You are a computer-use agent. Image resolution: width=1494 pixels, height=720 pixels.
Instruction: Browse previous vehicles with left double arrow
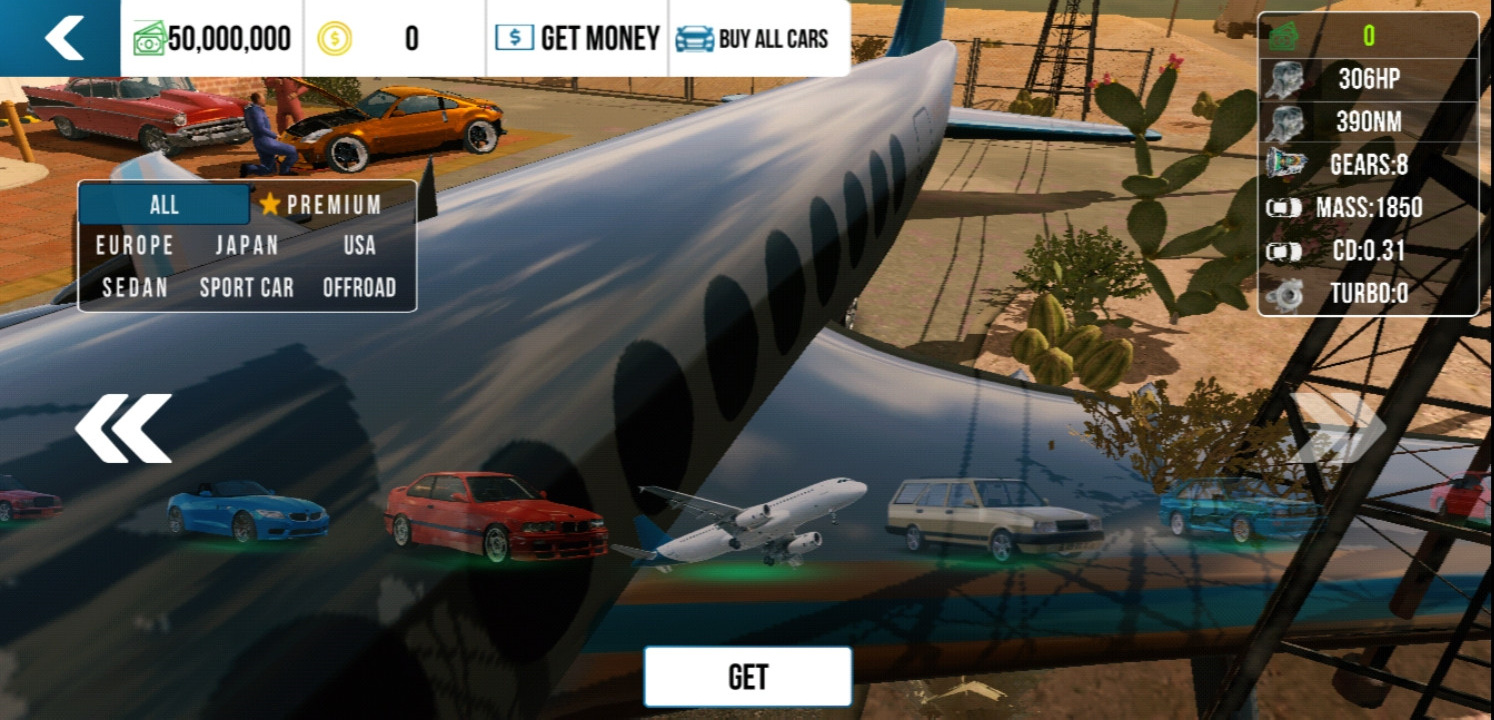coord(123,428)
